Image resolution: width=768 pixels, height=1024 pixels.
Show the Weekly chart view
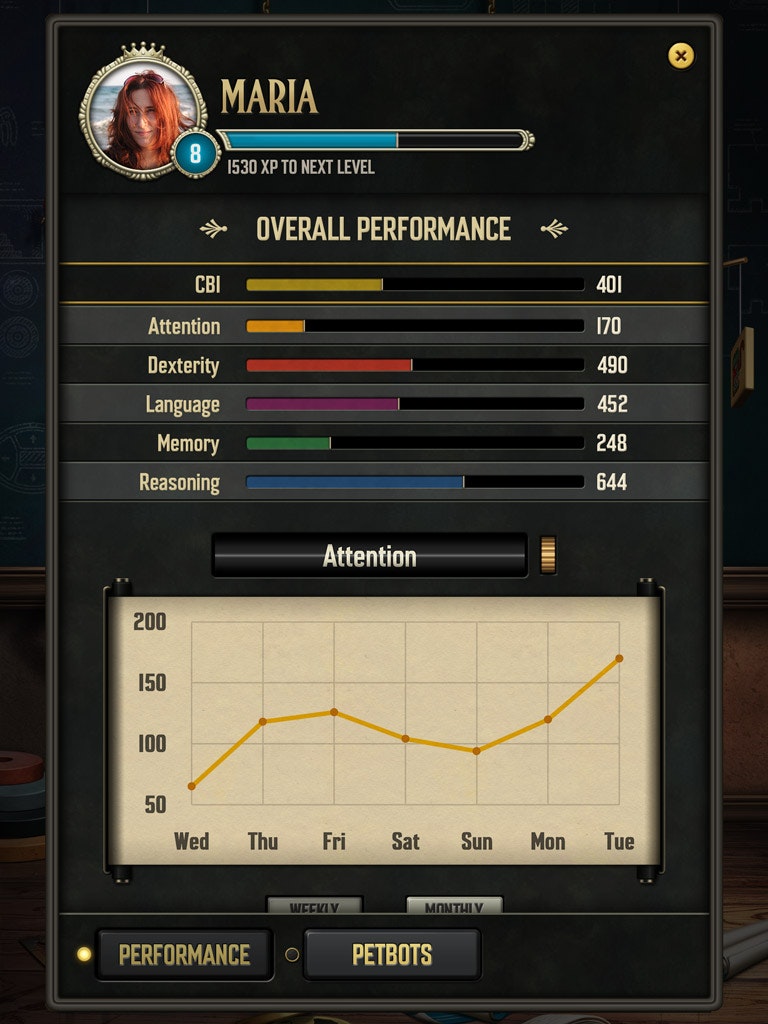coord(314,906)
